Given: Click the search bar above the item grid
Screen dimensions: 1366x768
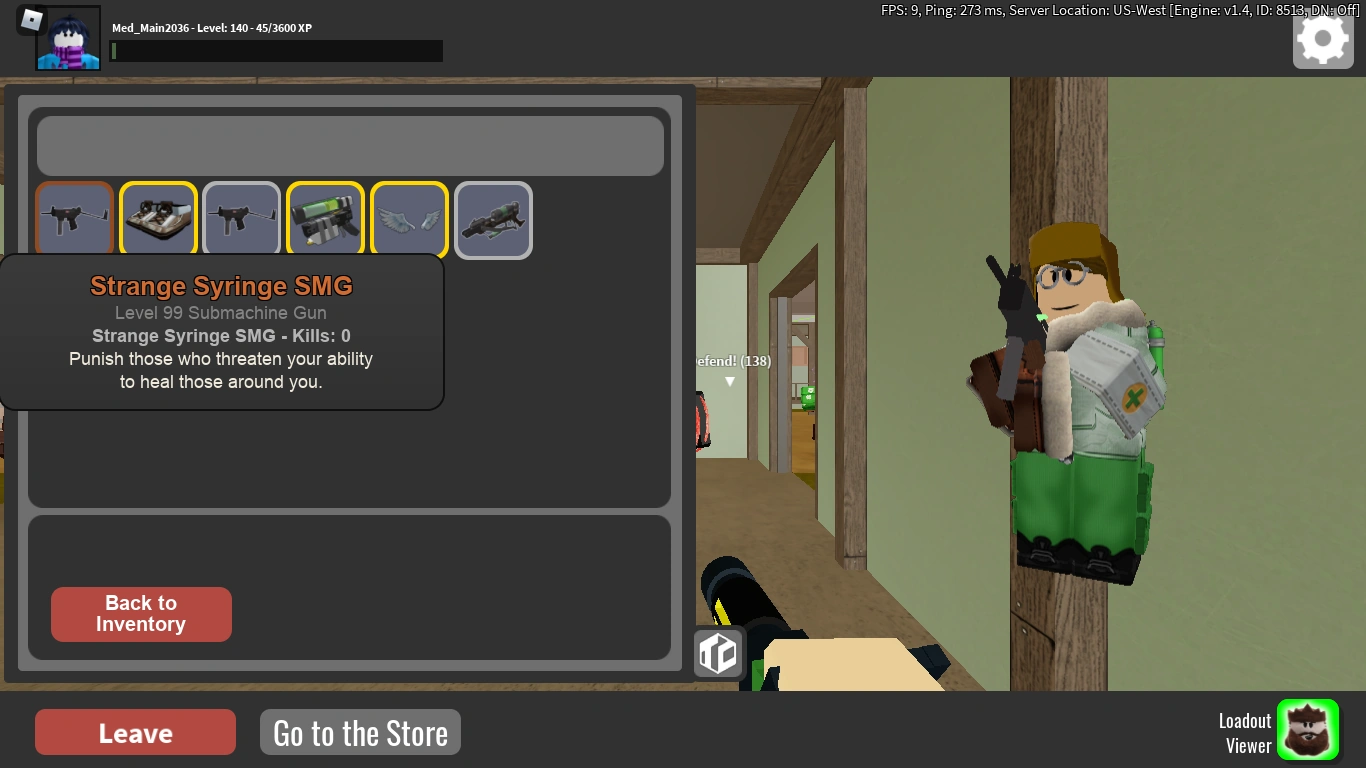Looking at the screenshot, I should point(350,145).
